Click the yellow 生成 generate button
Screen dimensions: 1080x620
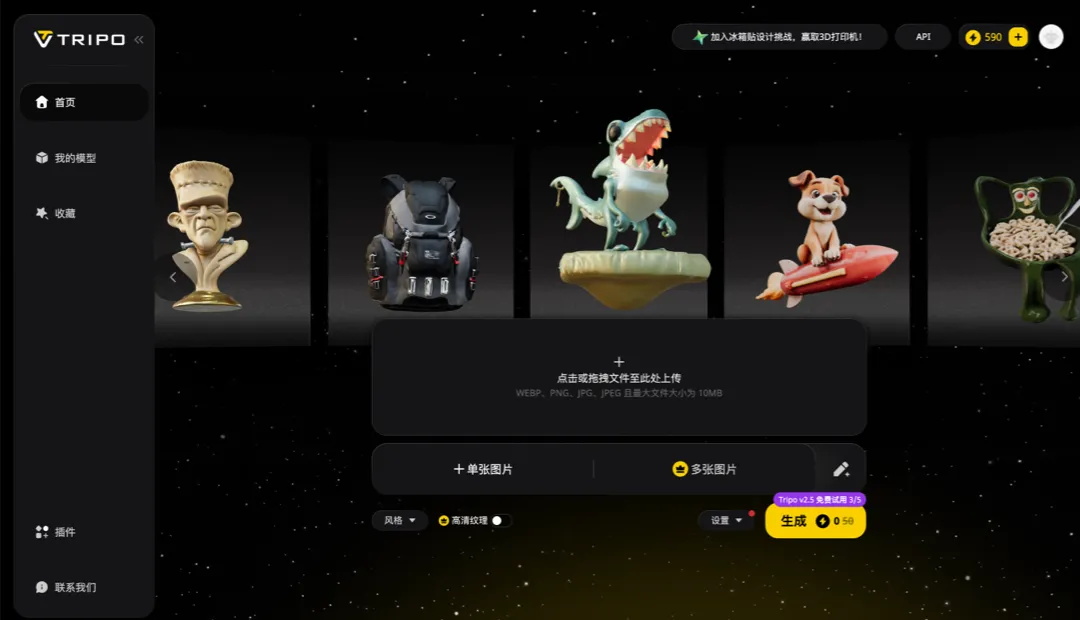tap(815, 521)
